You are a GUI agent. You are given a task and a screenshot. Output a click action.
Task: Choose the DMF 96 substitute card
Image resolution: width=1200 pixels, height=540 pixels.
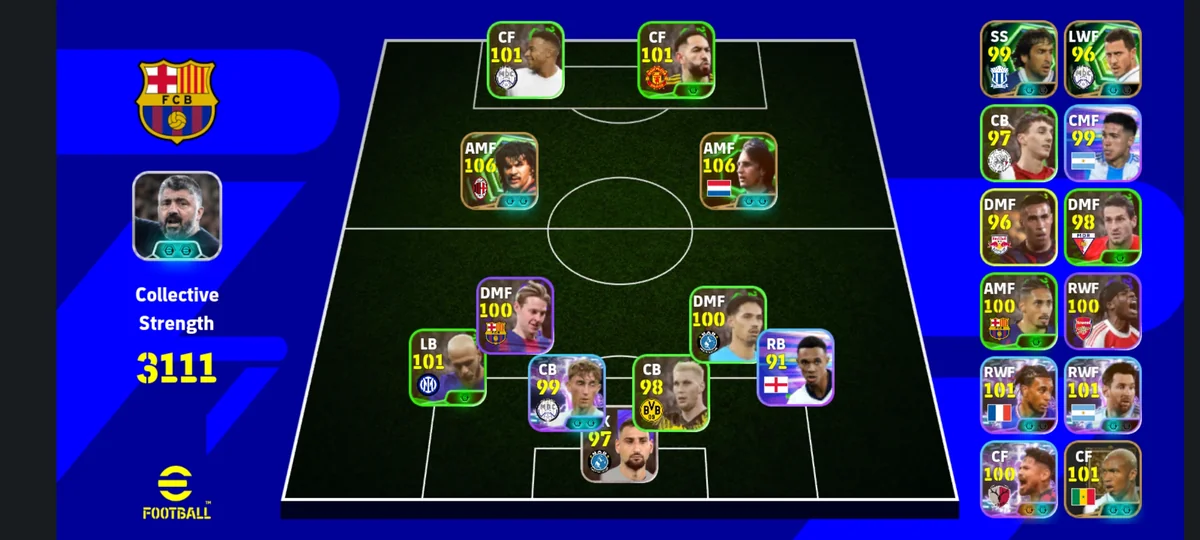(x=1018, y=227)
